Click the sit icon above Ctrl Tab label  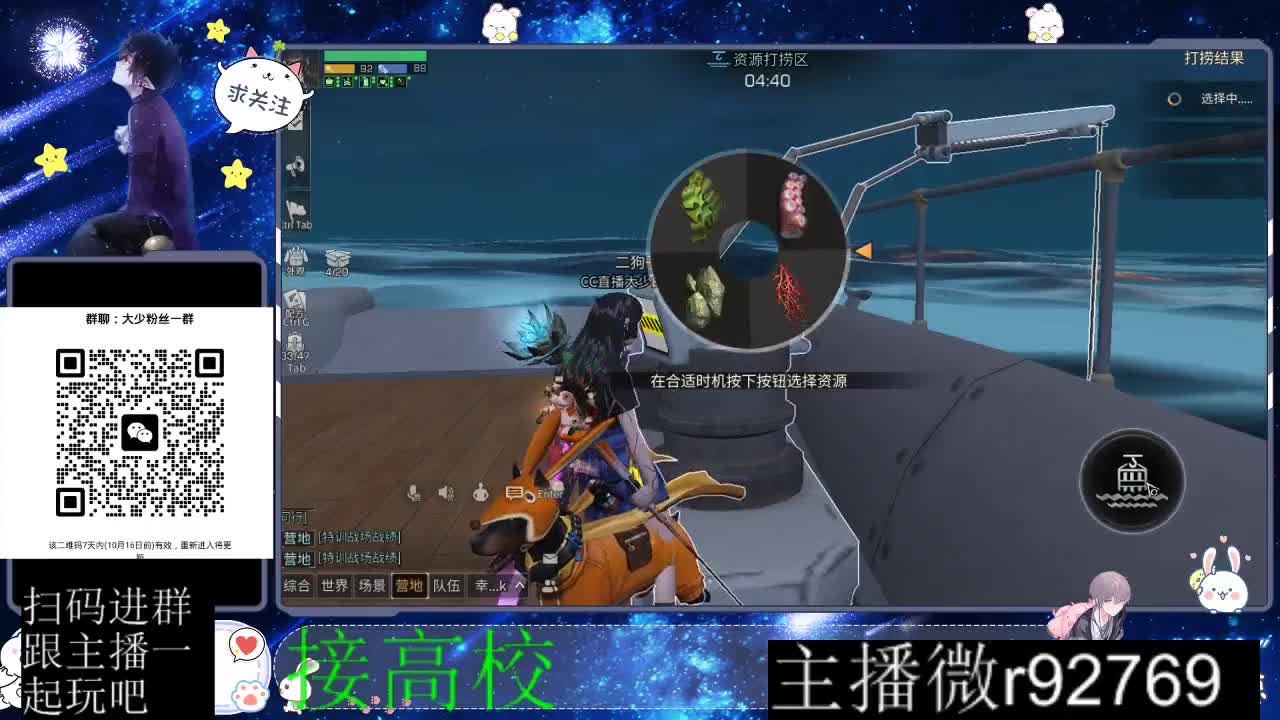[x=296, y=208]
